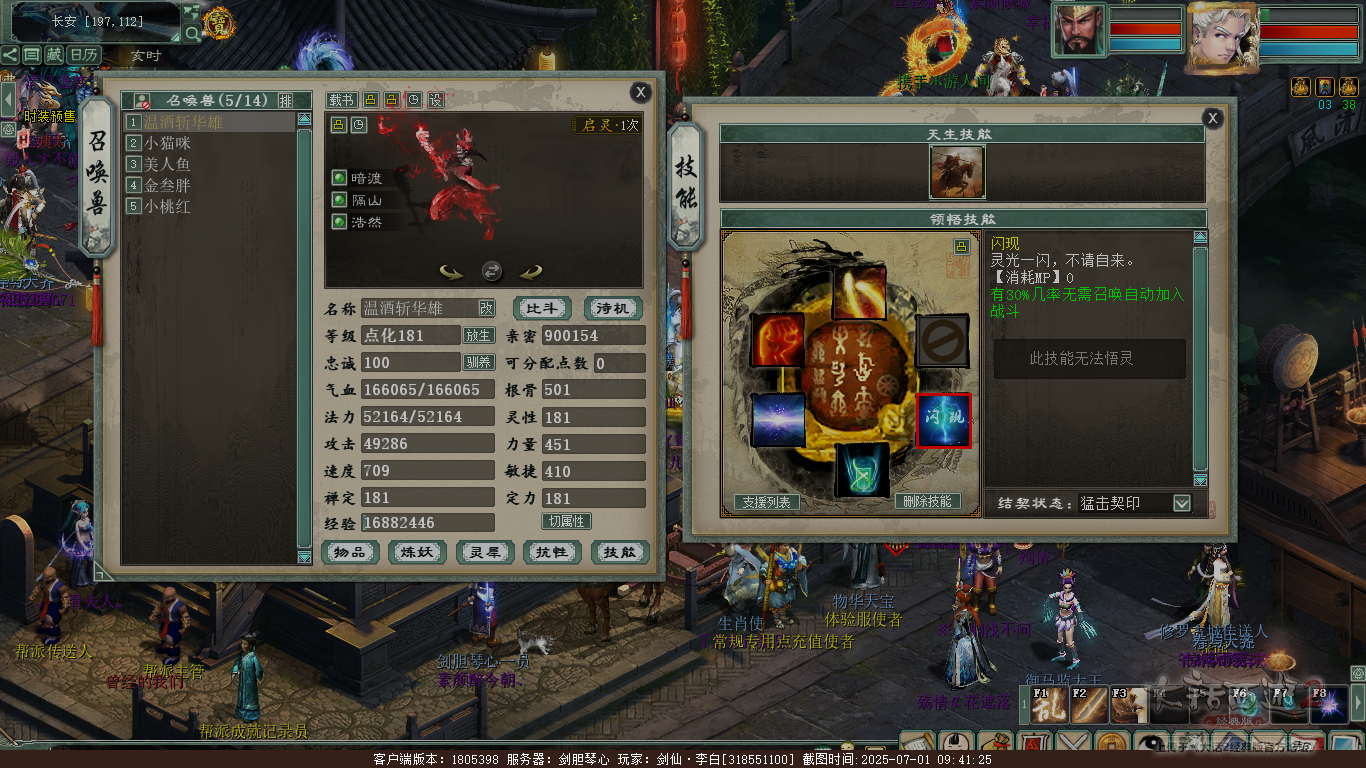Click the 驯养 tame button
1366x768 pixels.
pos(477,362)
